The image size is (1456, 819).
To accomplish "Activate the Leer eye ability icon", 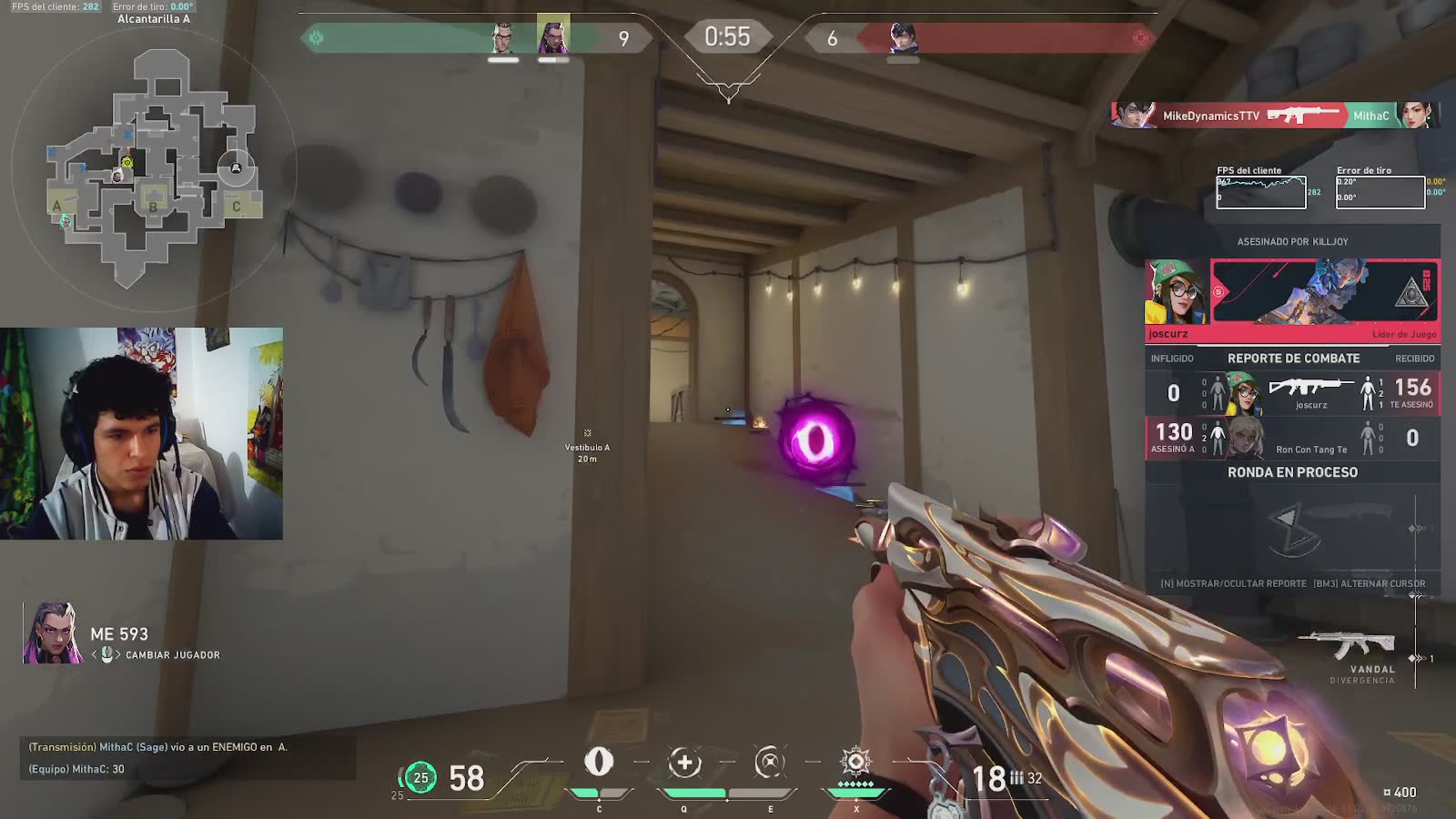I will (598, 762).
